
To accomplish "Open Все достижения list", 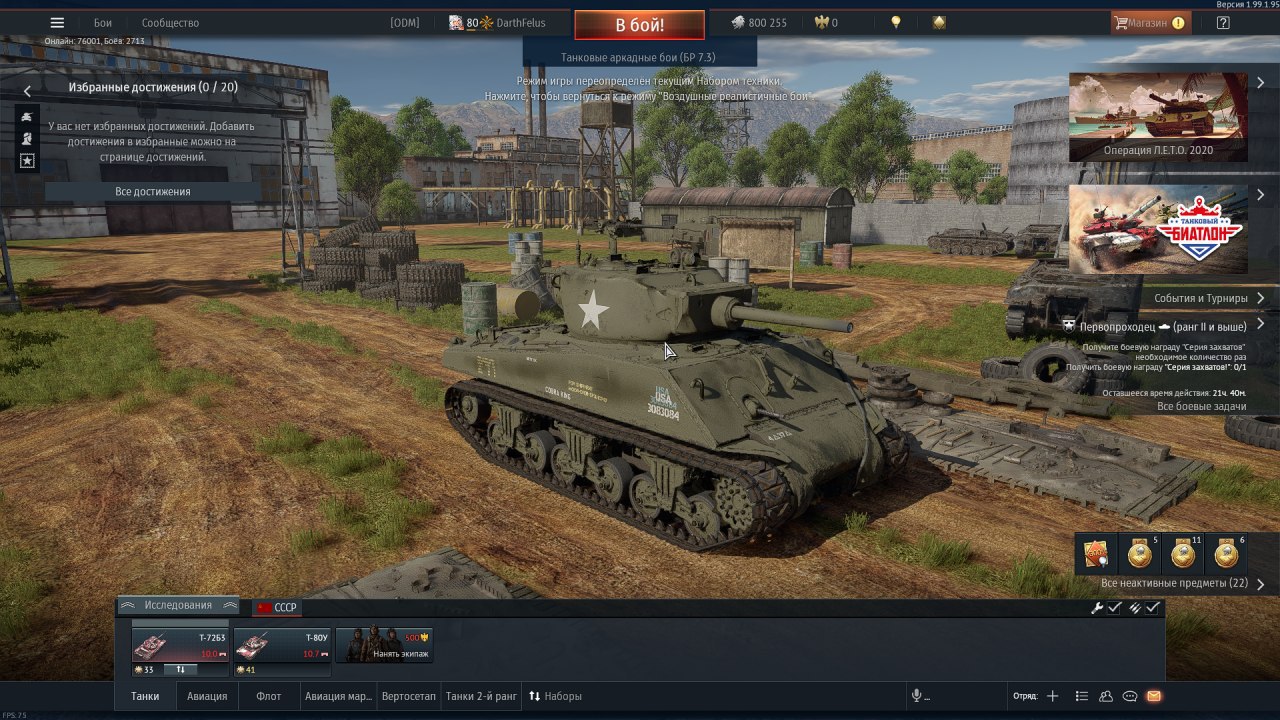I will click(x=152, y=192).
